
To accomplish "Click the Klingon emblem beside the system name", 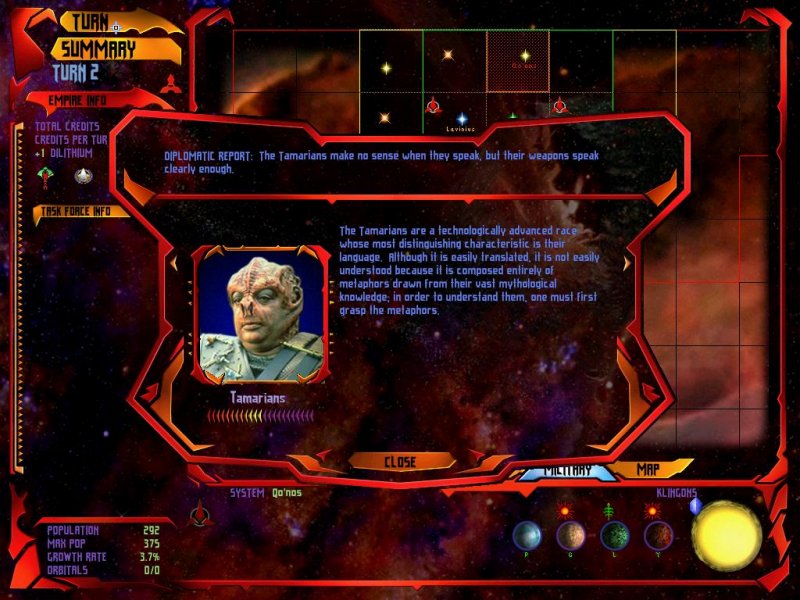I will tap(198, 512).
